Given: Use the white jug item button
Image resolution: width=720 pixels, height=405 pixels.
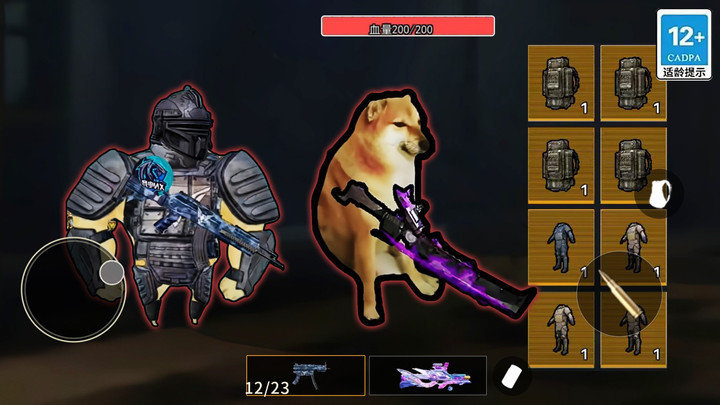Looking at the screenshot, I should coord(660,194).
